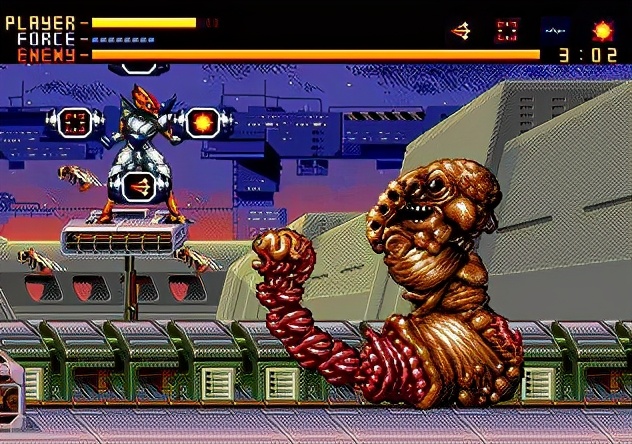Select the red reticle icon in the top HUD

[508, 31]
